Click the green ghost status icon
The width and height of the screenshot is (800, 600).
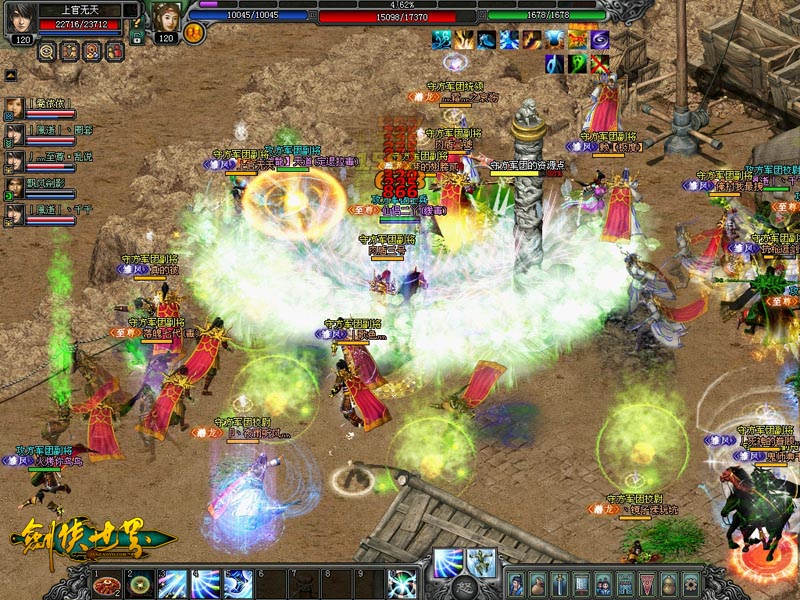(576, 64)
